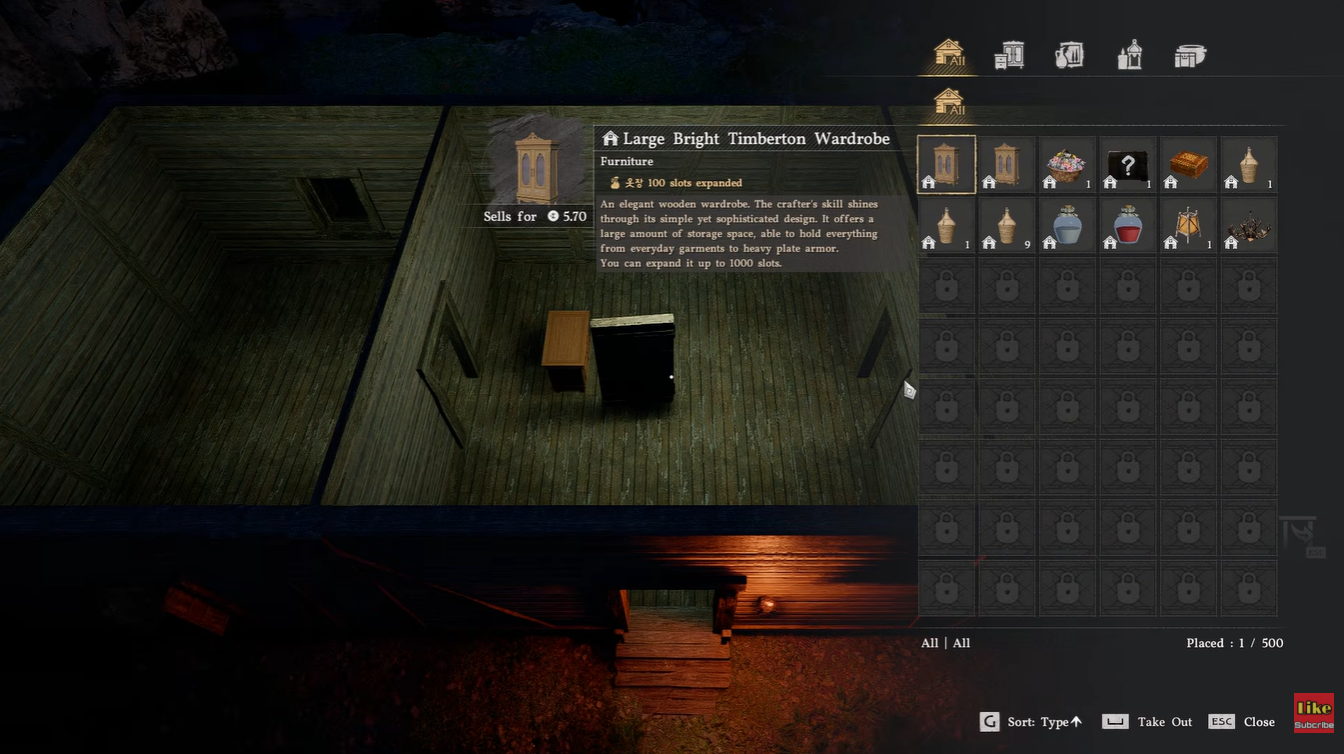This screenshot has width=1344, height=754.
Task: Select the mystery question-mark furniture item
Action: click(x=1127, y=163)
